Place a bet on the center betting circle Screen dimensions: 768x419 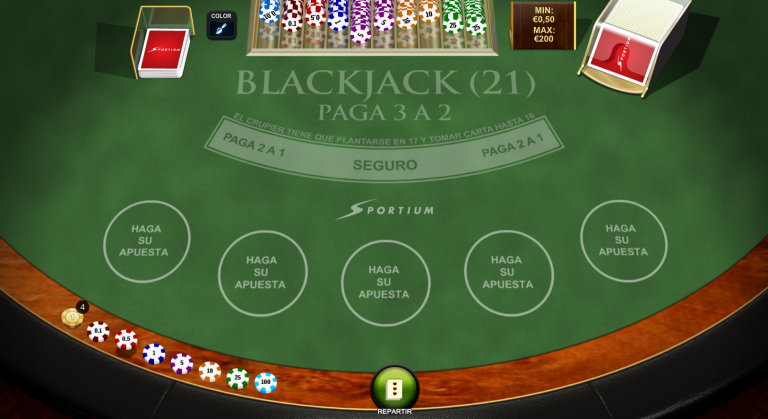(385, 282)
